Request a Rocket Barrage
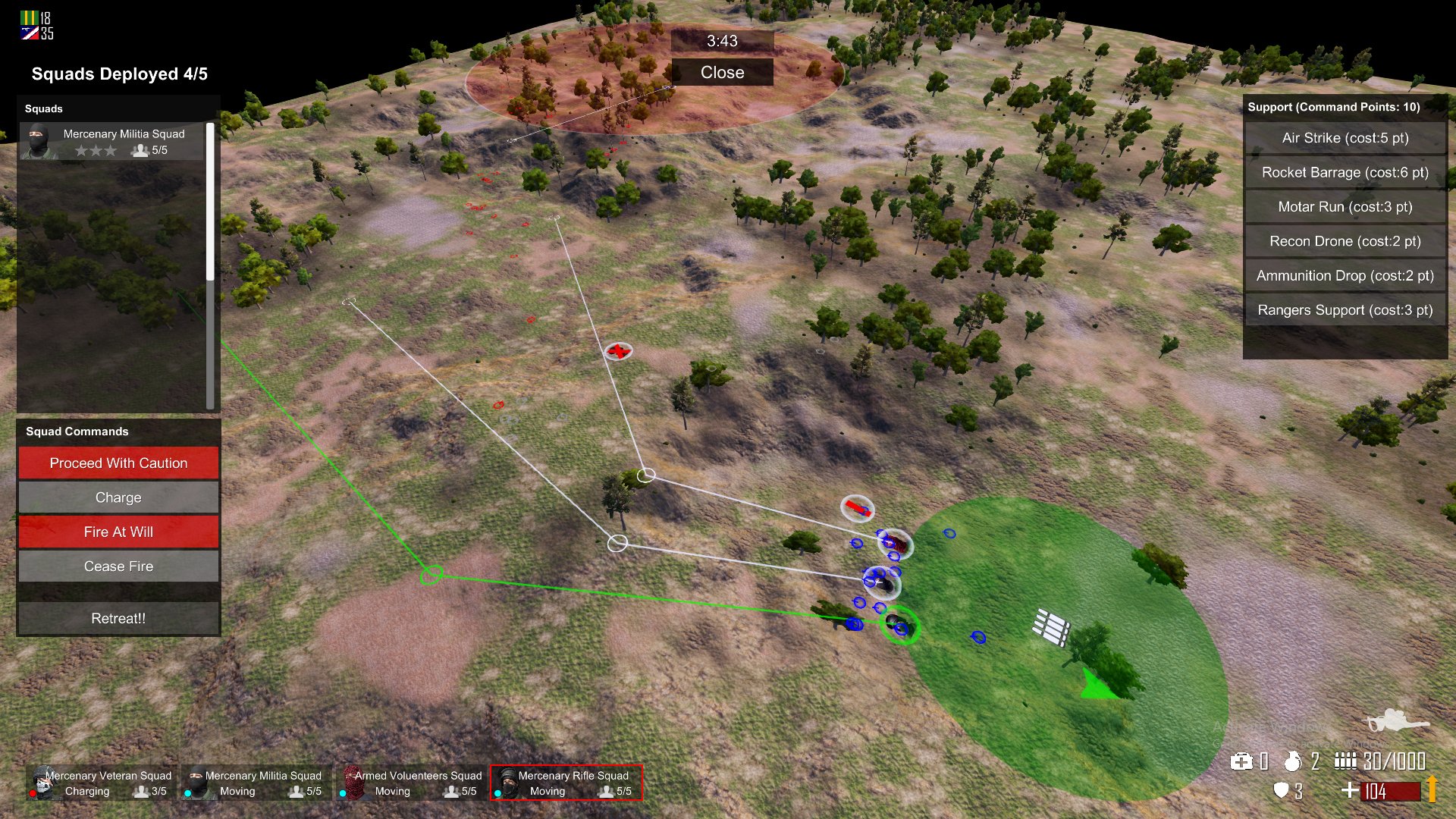This screenshot has height=819, width=1456. pyautogui.click(x=1345, y=172)
